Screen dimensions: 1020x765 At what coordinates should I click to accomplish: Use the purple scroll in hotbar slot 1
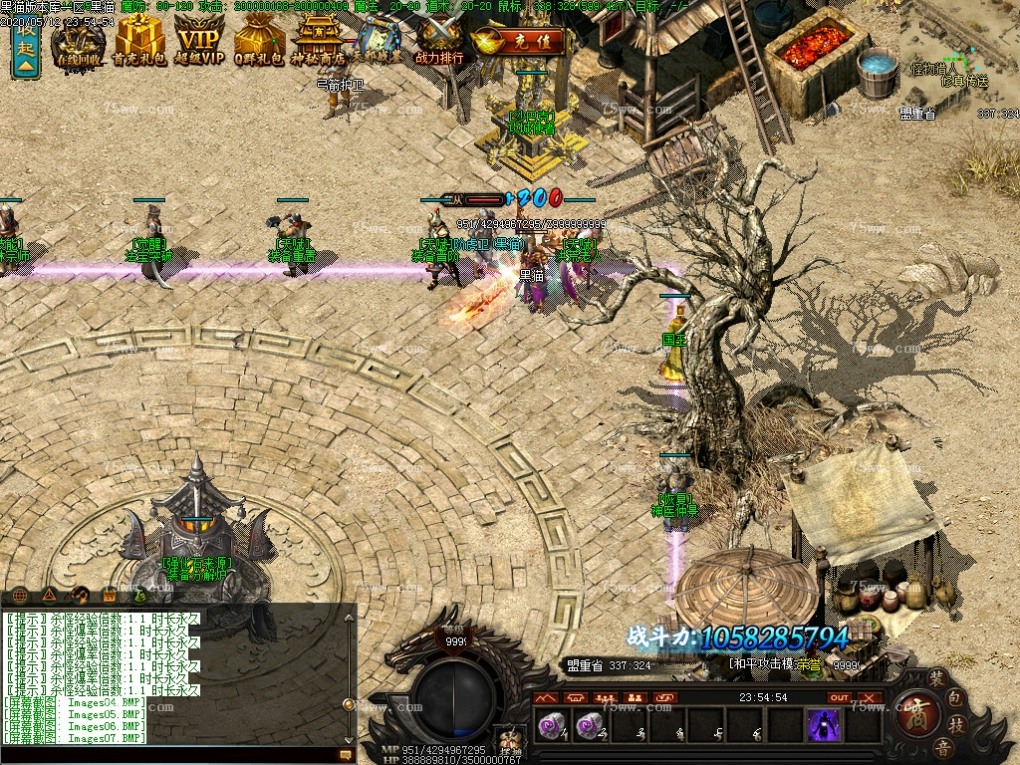click(551, 725)
